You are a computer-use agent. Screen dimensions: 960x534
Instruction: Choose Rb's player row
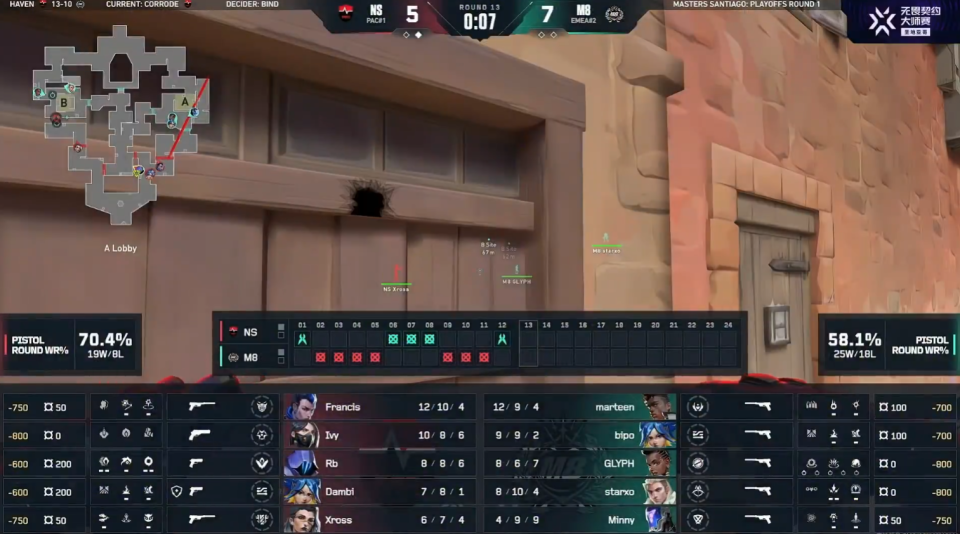tap(380, 463)
